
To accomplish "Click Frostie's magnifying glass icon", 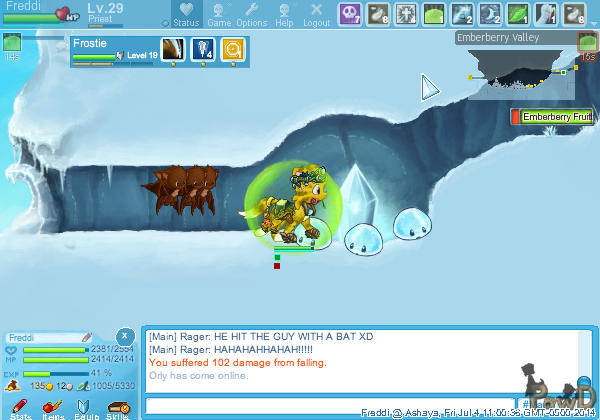I will point(234,50).
